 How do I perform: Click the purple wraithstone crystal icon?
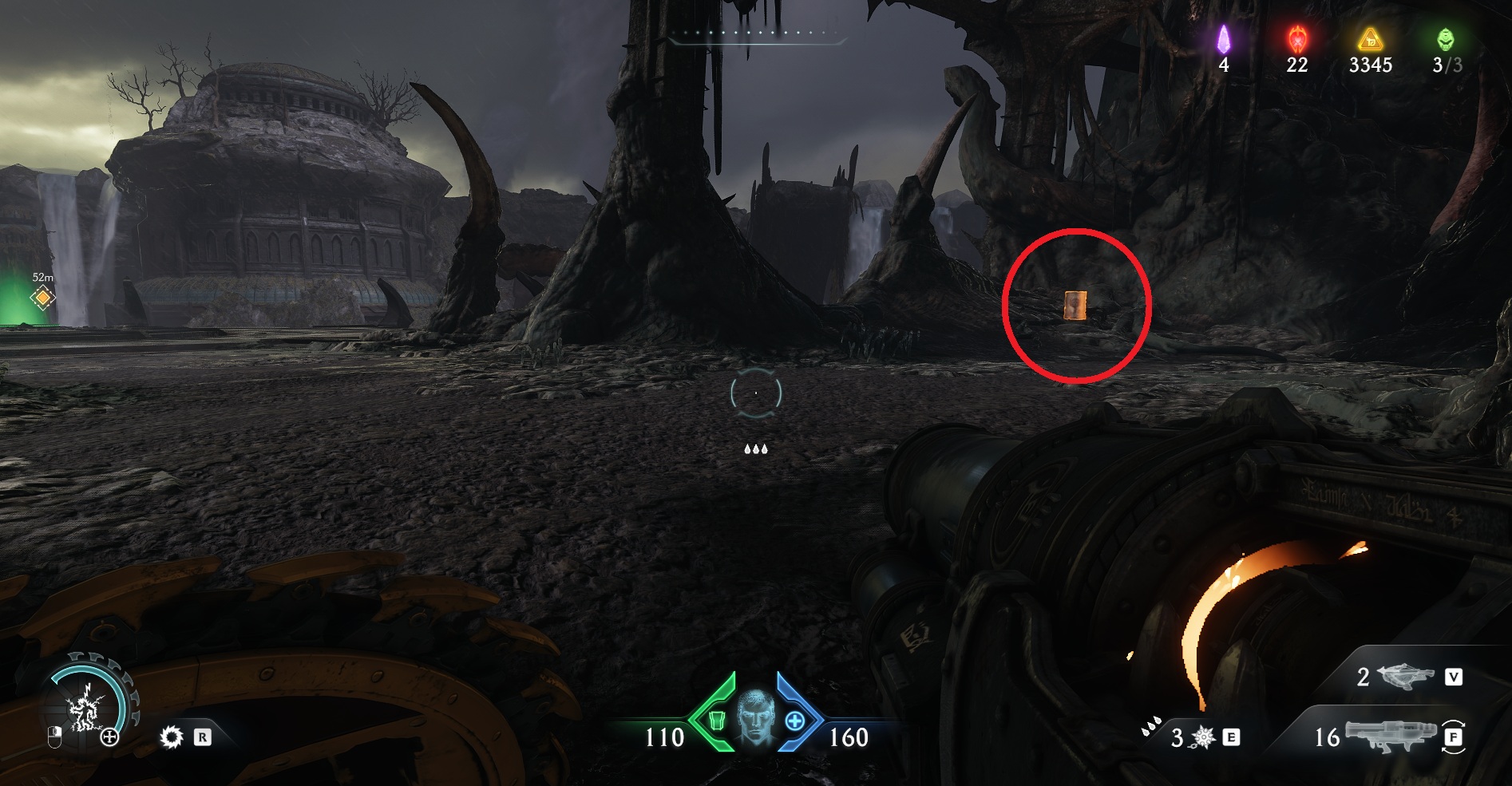point(1223,39)
